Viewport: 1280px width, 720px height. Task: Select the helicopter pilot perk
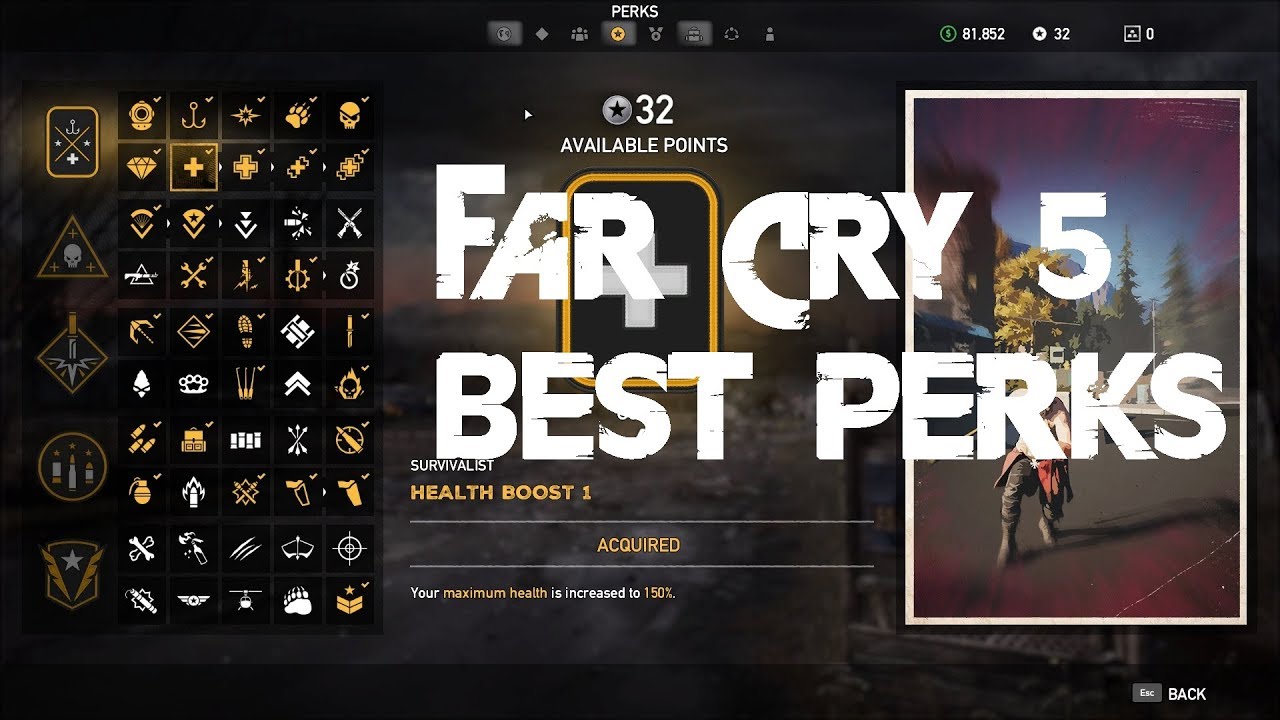(245, 600)
